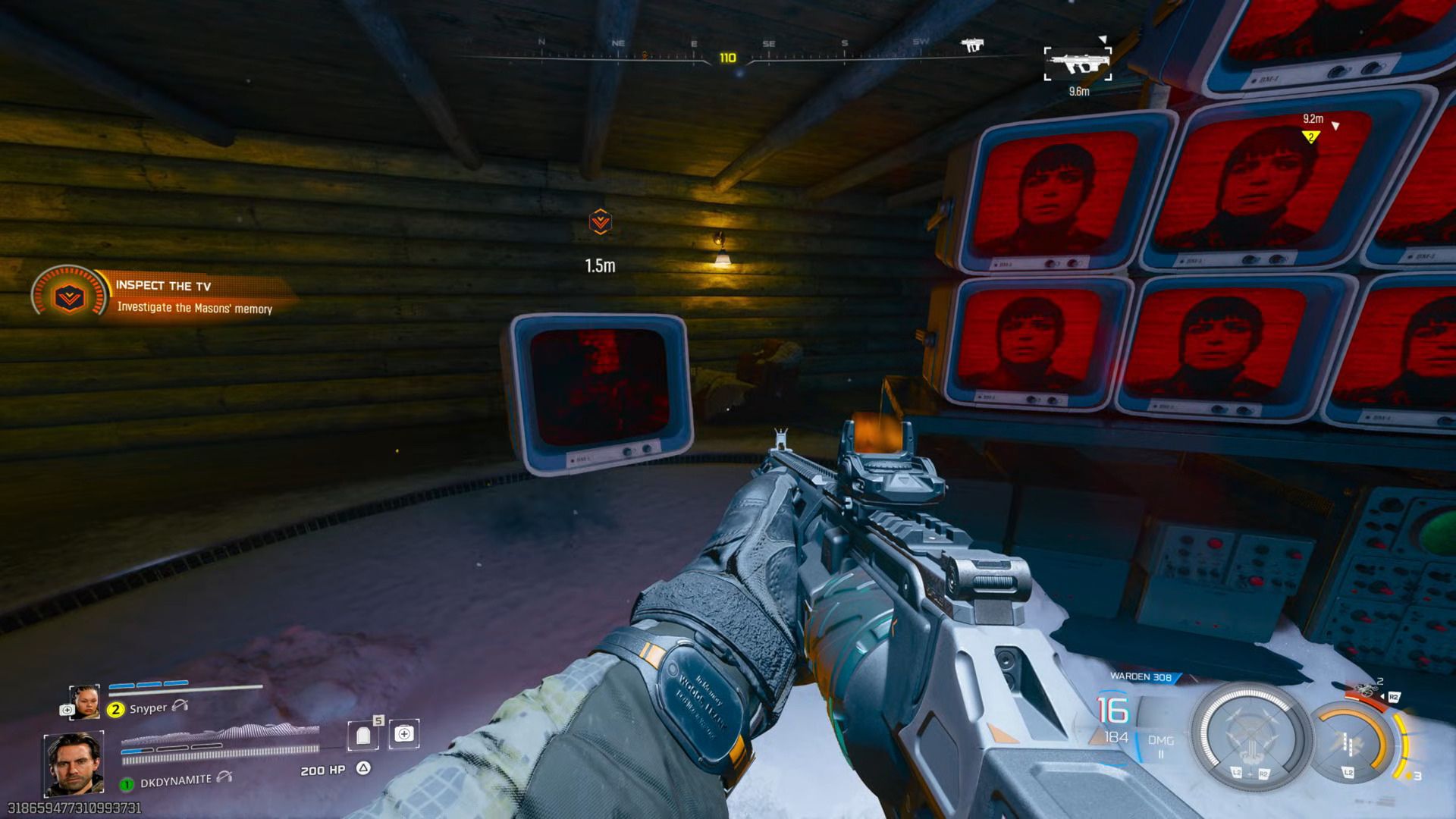Viewport: 1456px width, 819px height.
Task: Click the revive camera icon beside Snyper's portrait
Action: (68, 709)
